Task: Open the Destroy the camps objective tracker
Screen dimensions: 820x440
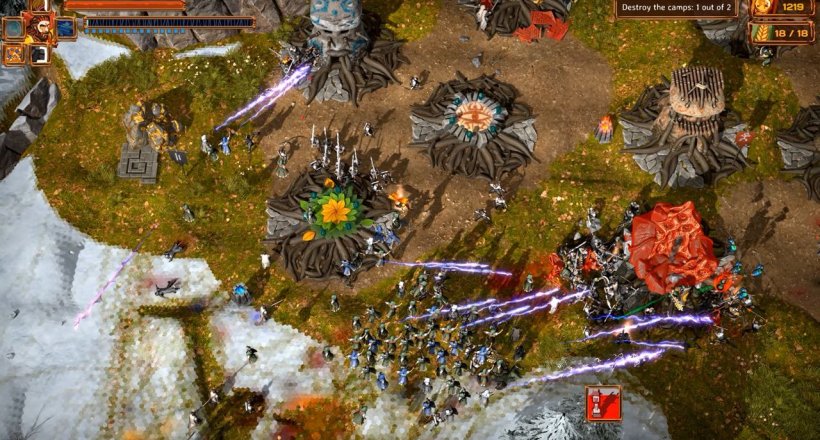Action: 677,8
